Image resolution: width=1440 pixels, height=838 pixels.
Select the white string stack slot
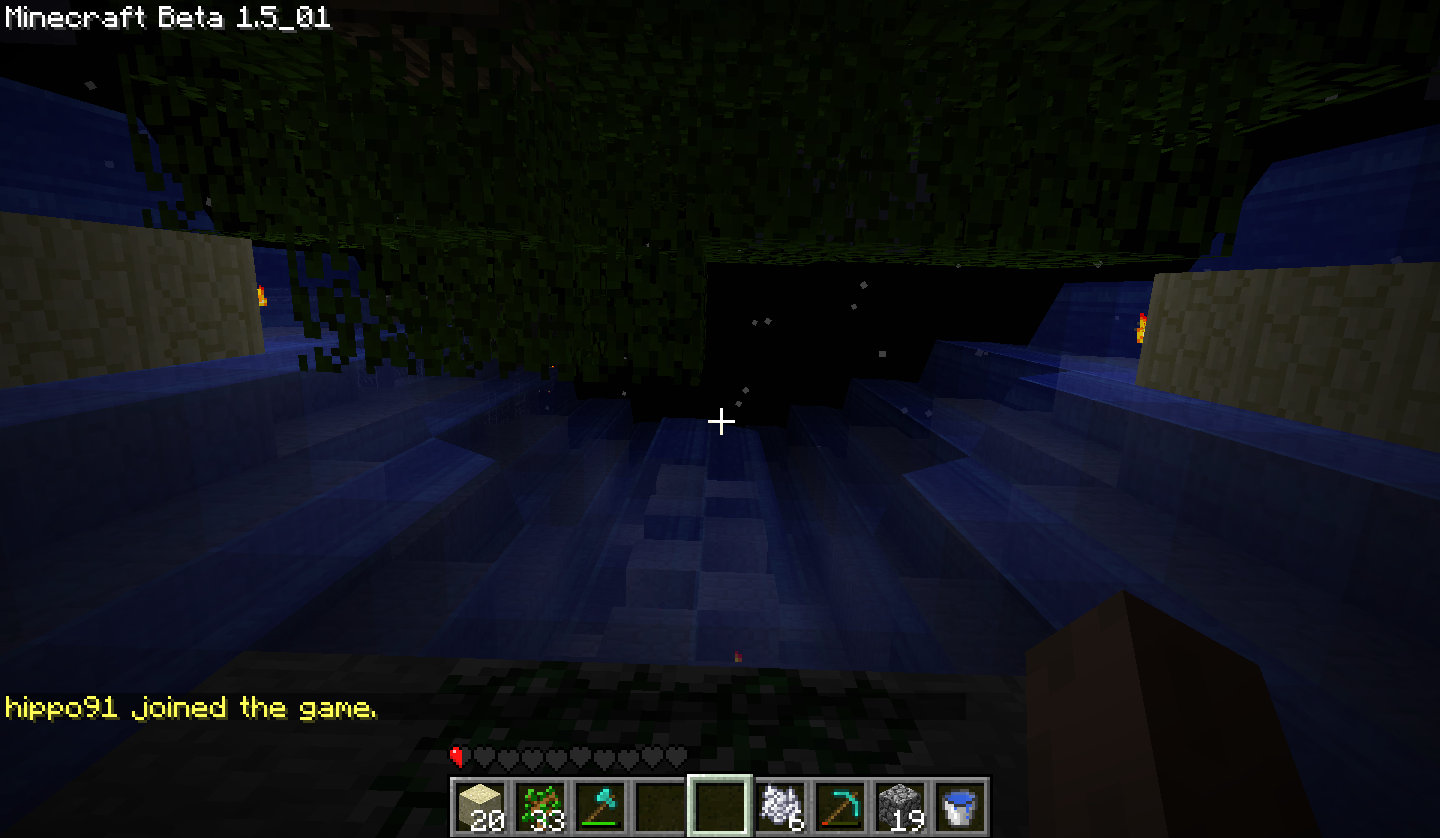click(780, 806)
